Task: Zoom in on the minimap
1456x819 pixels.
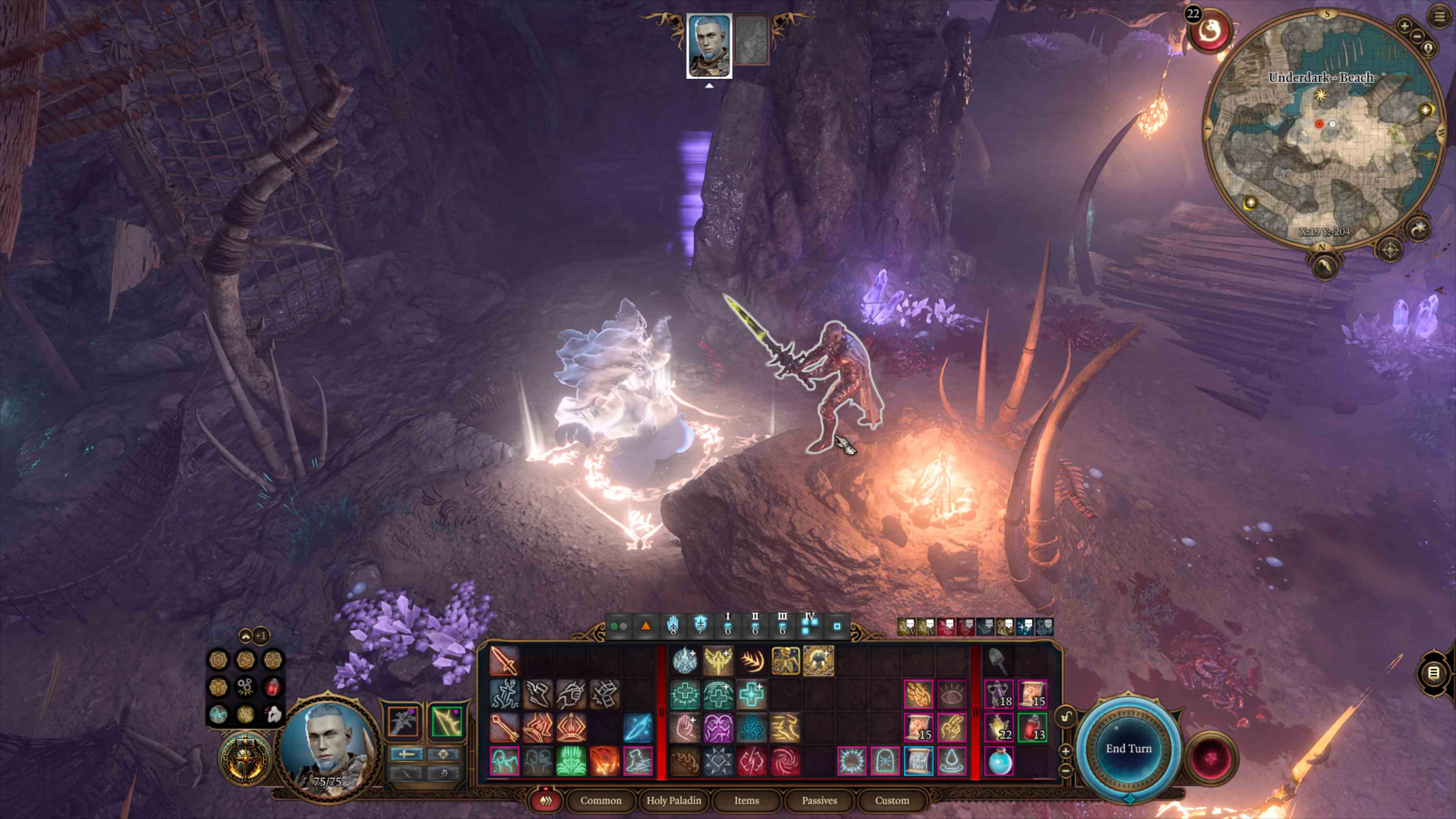Action: coord(1404,25)
